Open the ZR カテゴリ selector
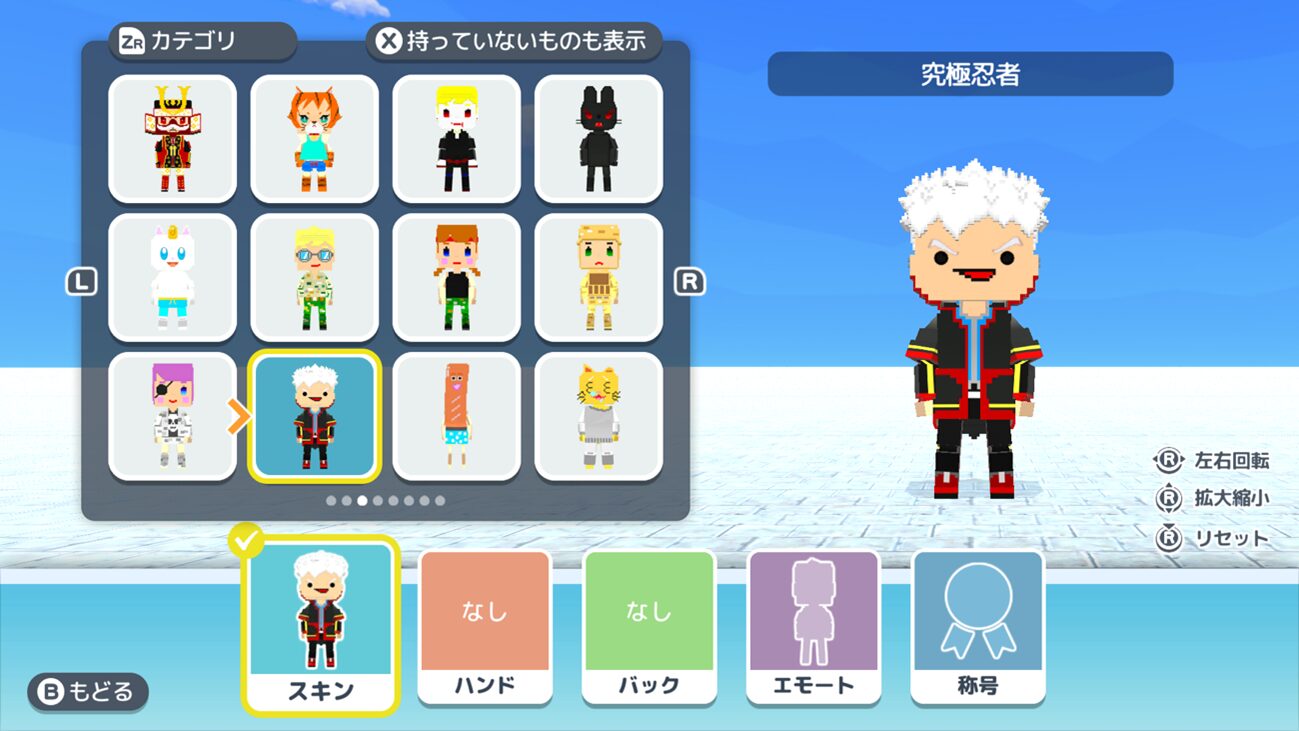Screen dimensions: 1299x731 point(203,43)
